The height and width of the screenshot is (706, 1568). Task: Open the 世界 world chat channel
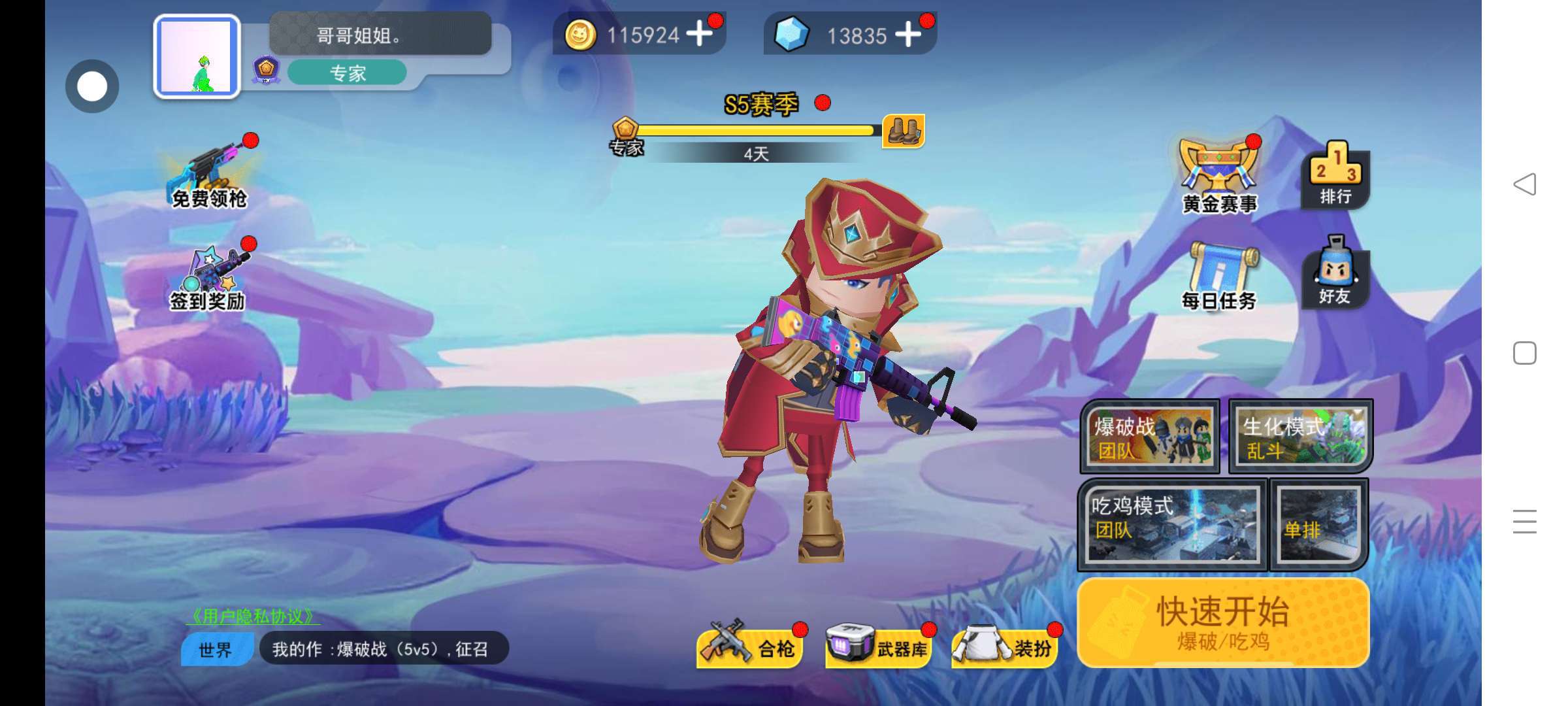216,650
